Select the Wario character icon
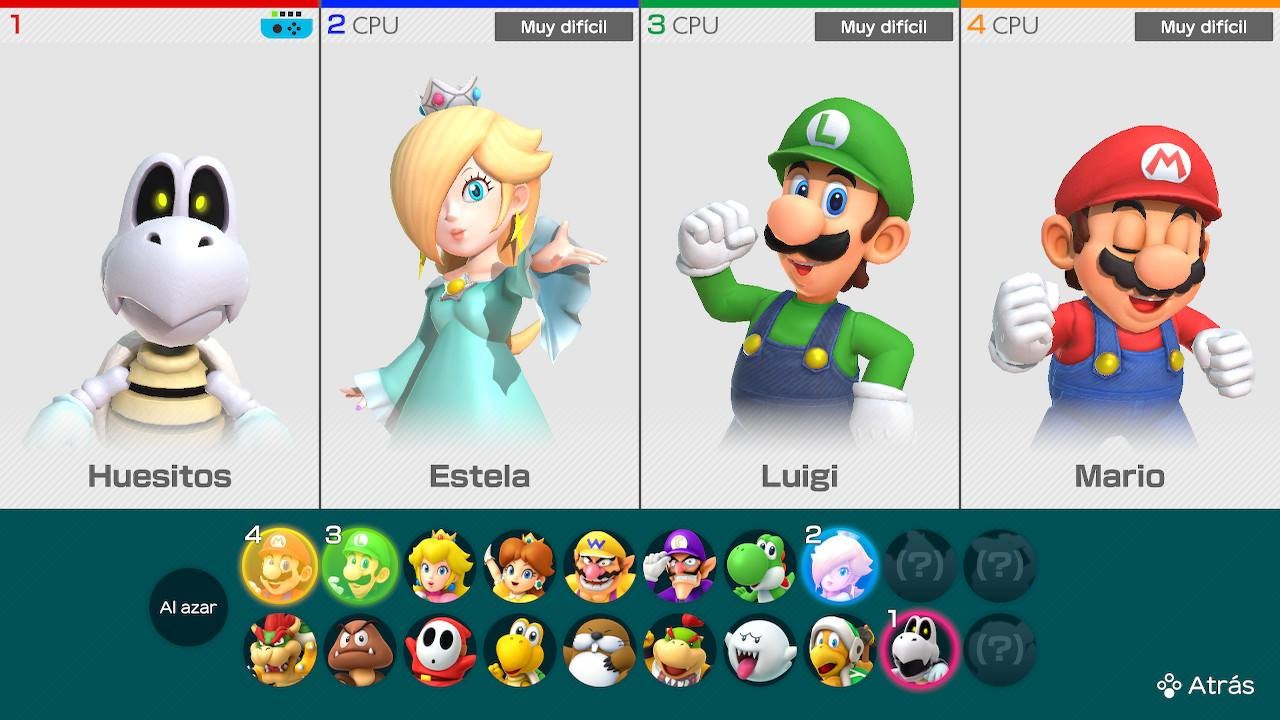This screenshot has width=1280, height=720. click(x=598, y=565)
